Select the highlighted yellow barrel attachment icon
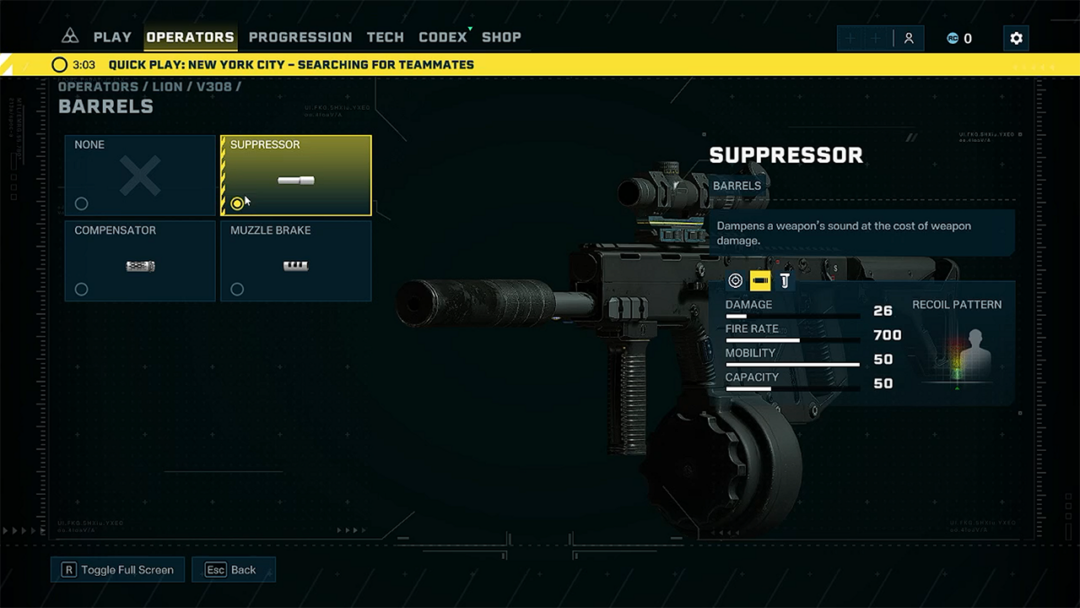1080x608 pixels. (x=760, y=281)
